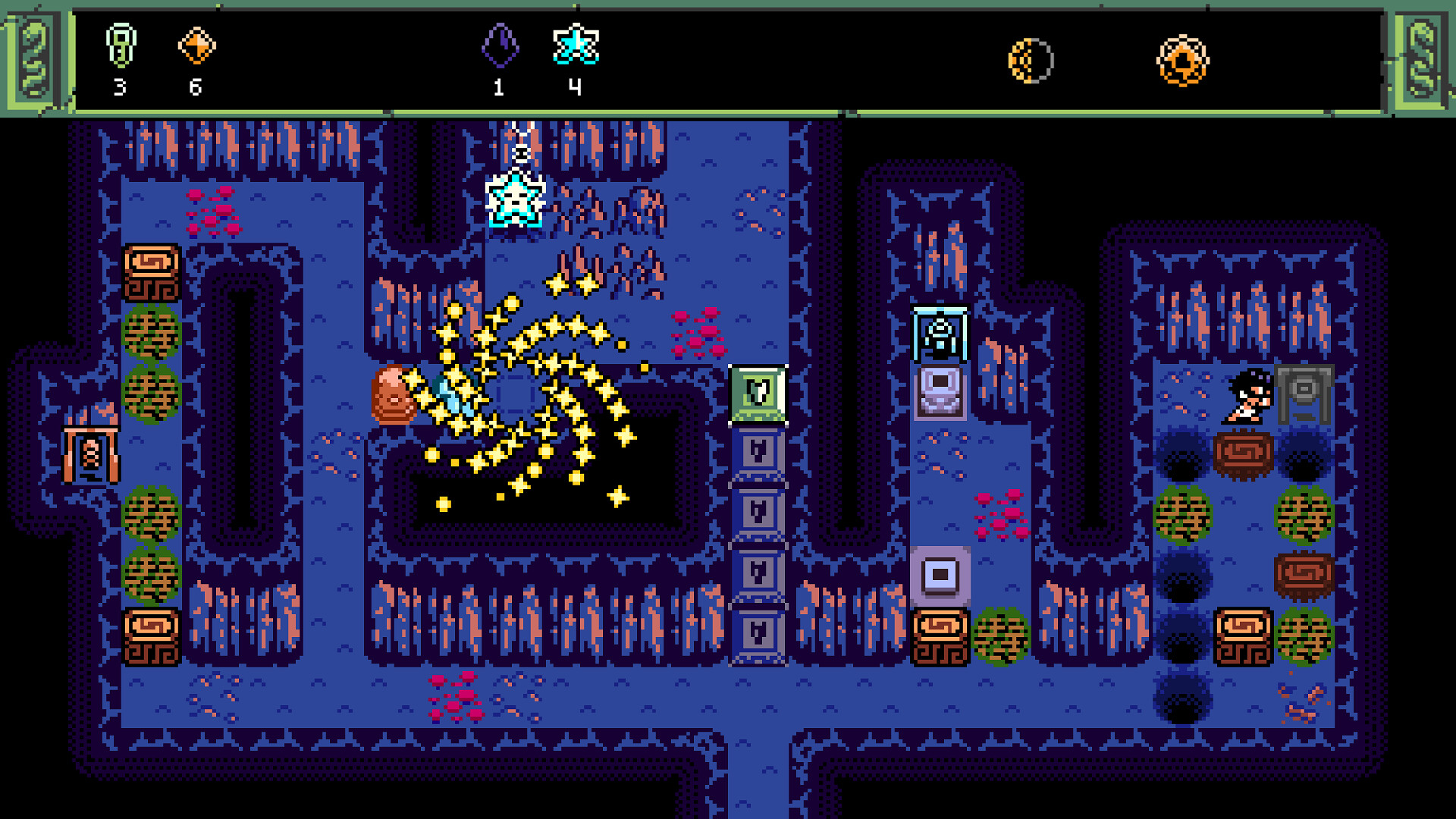Click the cyan star icon showing 4
This screenshot has height=819, width=1456.
[576, 45]
